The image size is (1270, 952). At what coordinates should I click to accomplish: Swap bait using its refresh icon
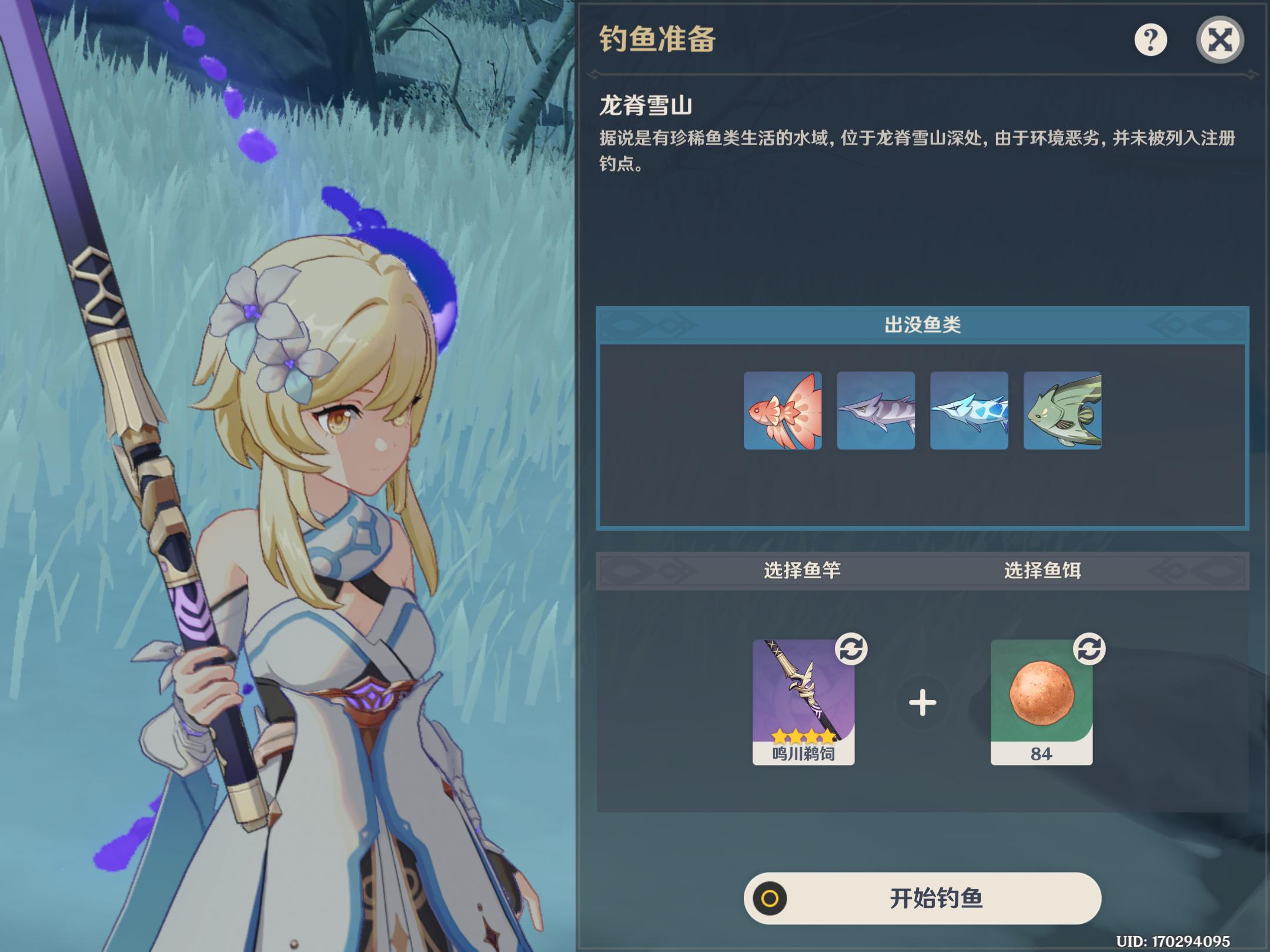(1089, 649)
